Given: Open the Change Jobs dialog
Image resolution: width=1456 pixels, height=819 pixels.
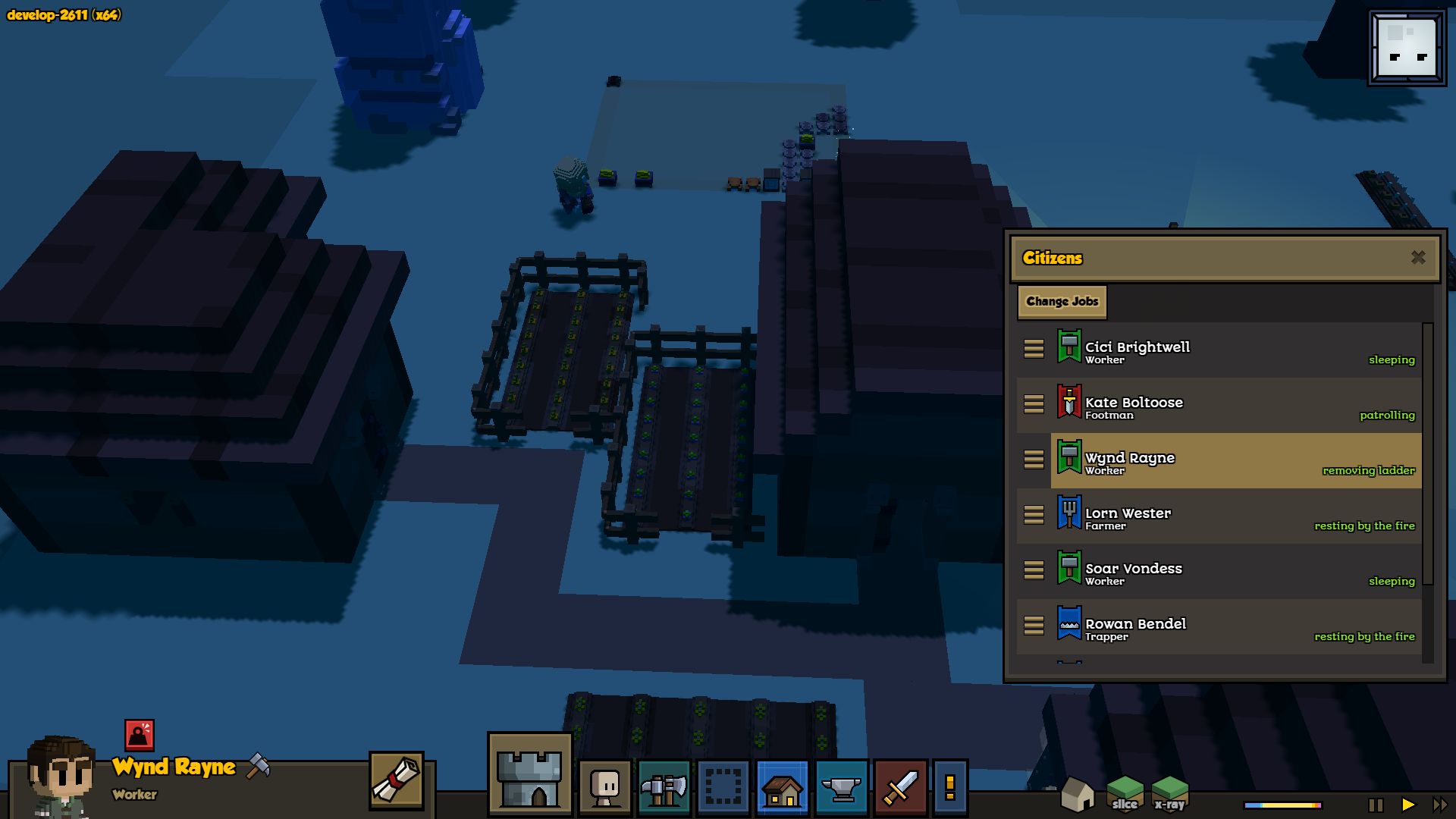Looking at the screenshot, I should 1062,302.
